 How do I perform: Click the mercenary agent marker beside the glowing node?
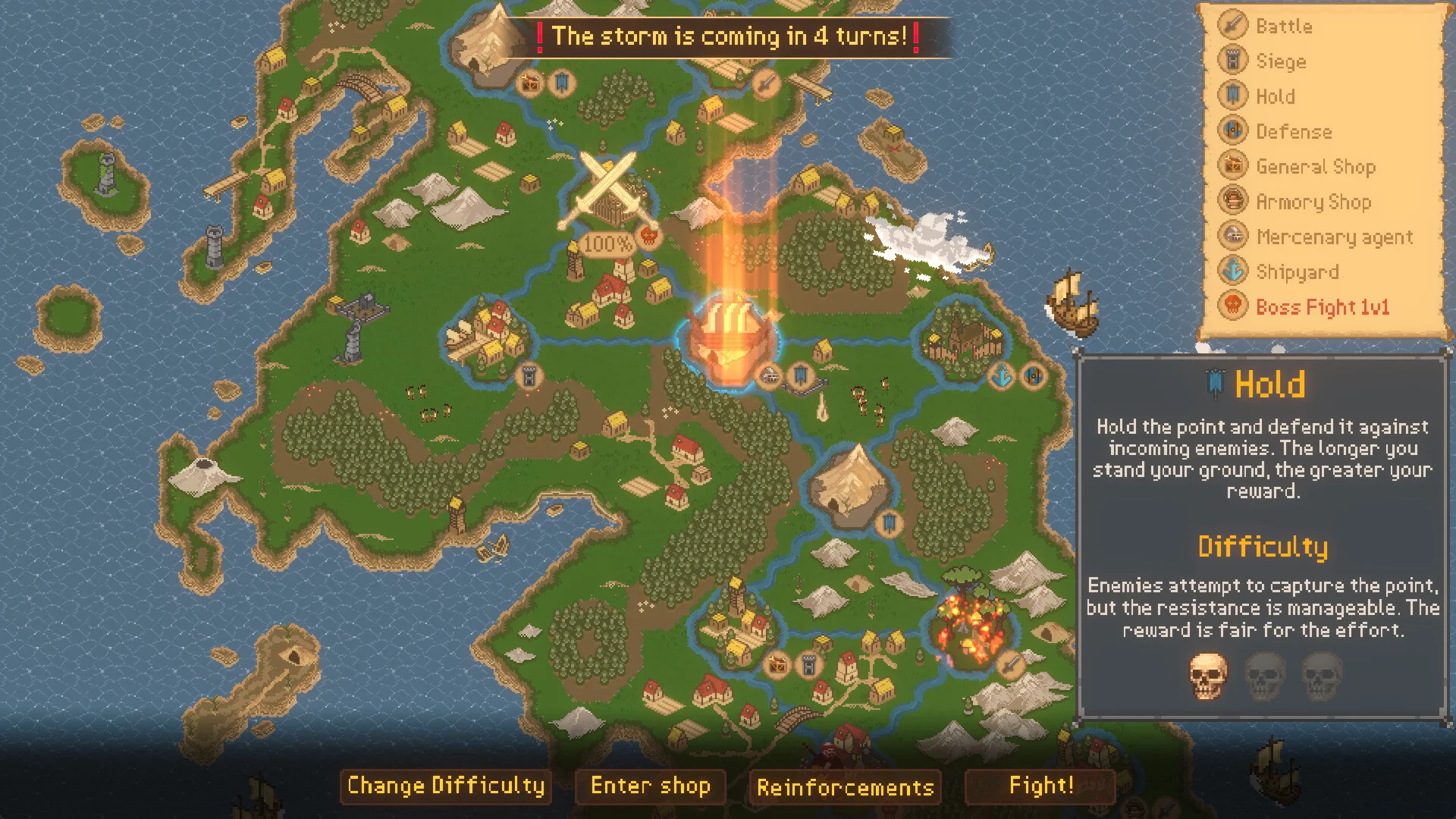point(770,375)
